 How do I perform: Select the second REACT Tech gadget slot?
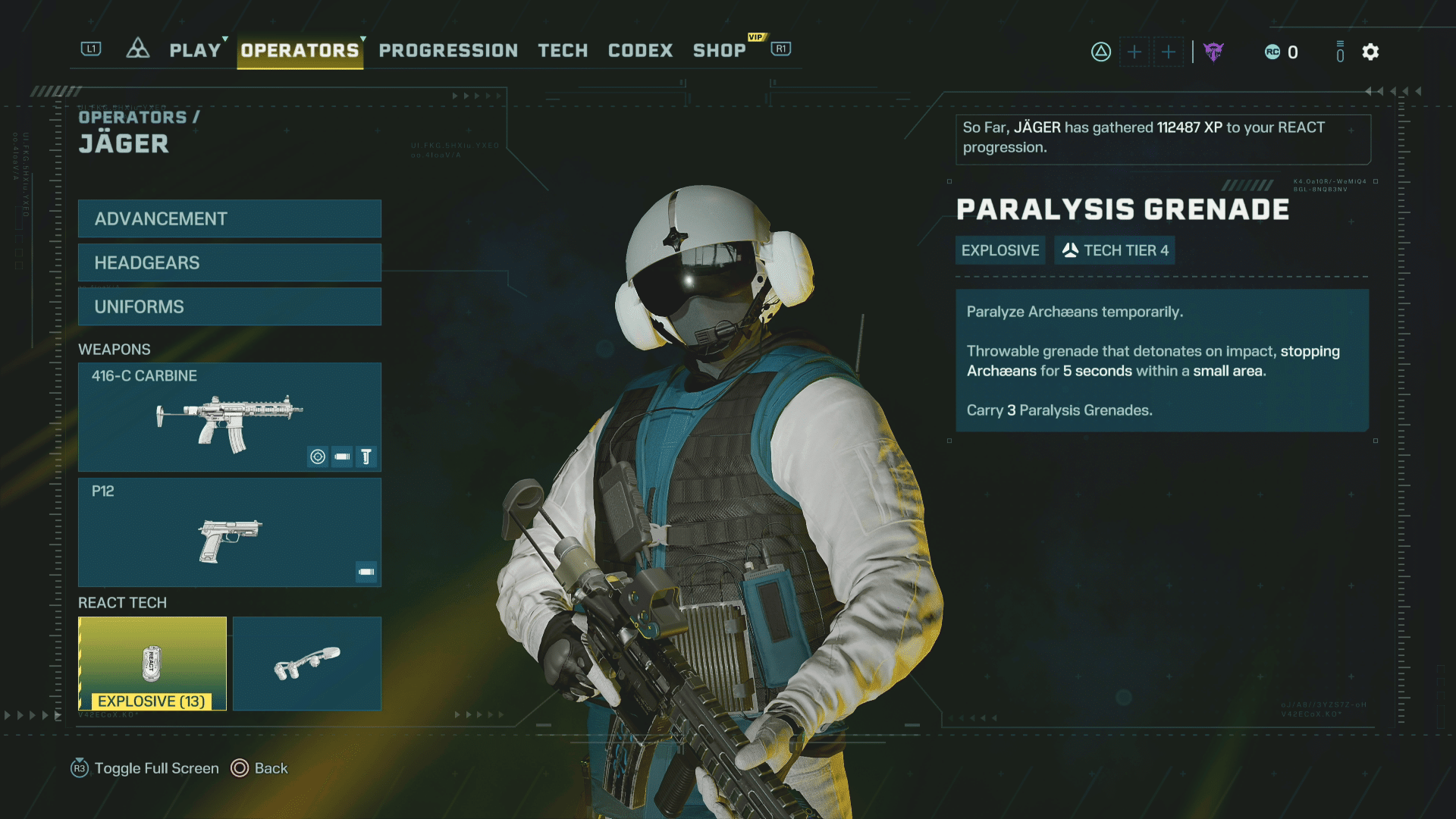307,664
